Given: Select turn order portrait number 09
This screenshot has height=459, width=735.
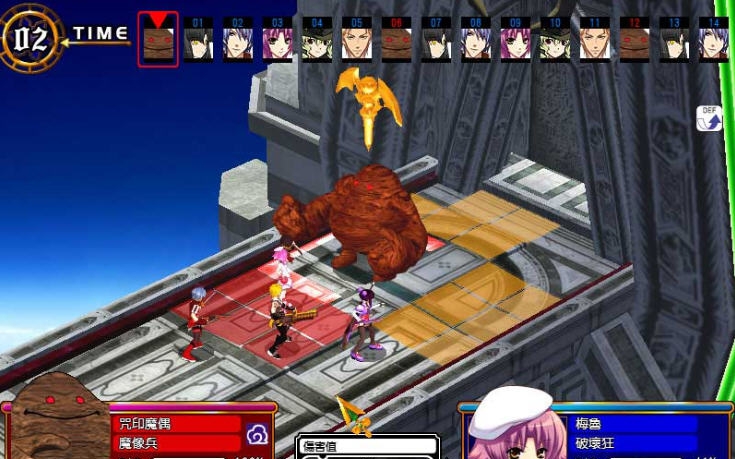Looking at the screenshot, I should [515, 41].
